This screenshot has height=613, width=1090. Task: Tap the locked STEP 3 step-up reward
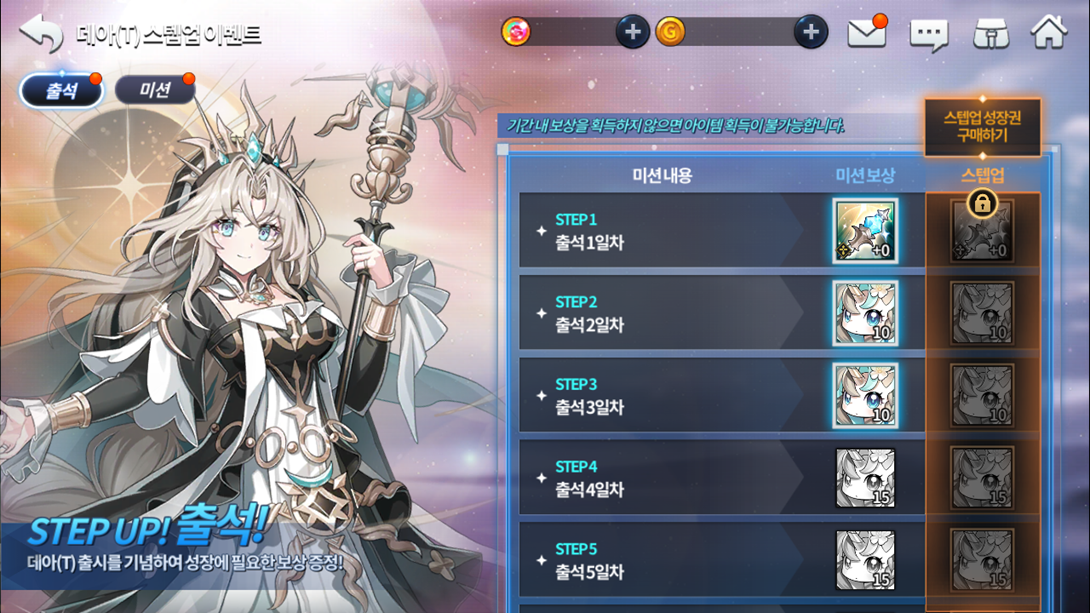(x=982, y=396)
